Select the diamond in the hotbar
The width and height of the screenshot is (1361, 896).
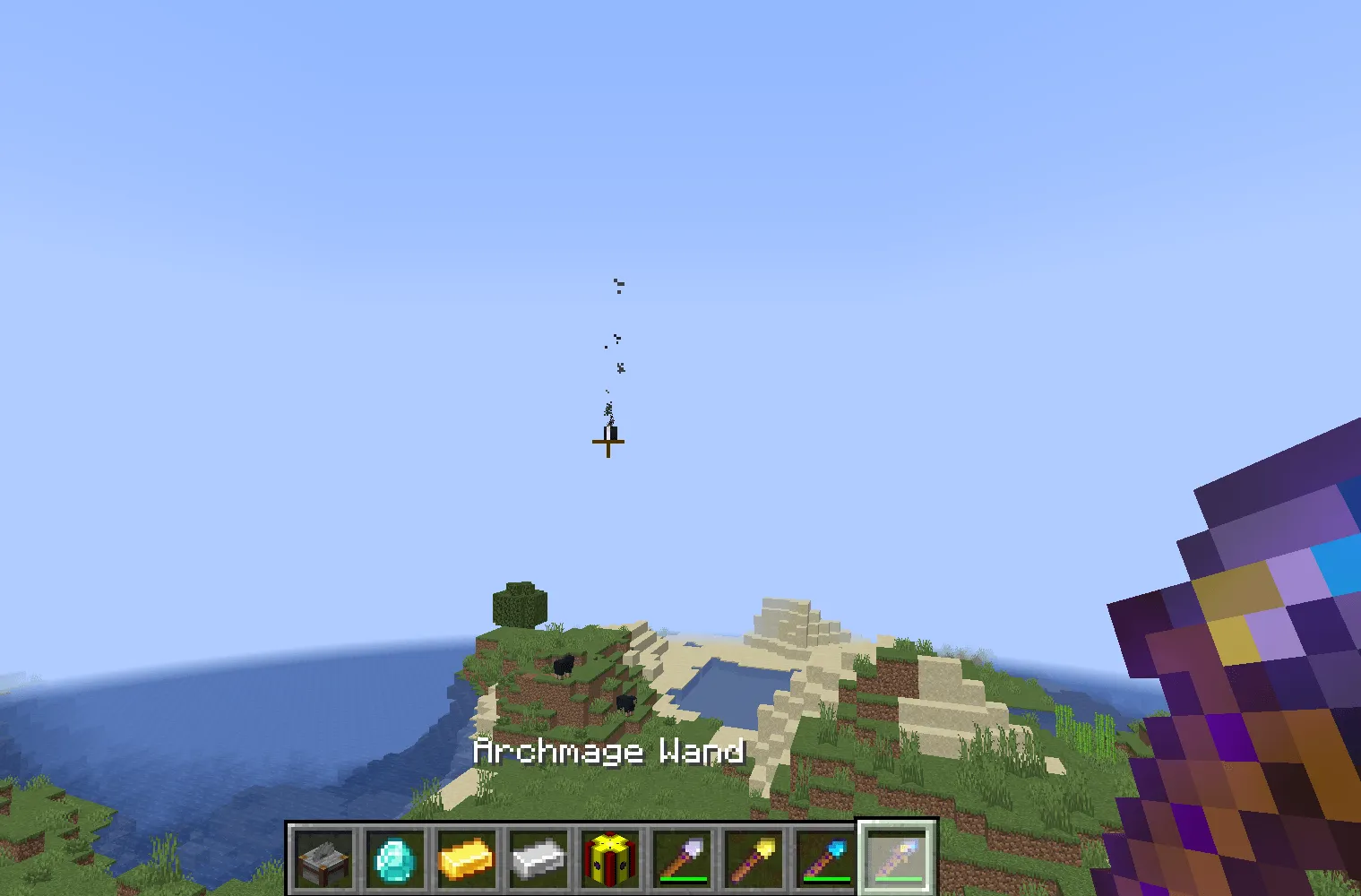pyautogui.click(x=393, y=857)
